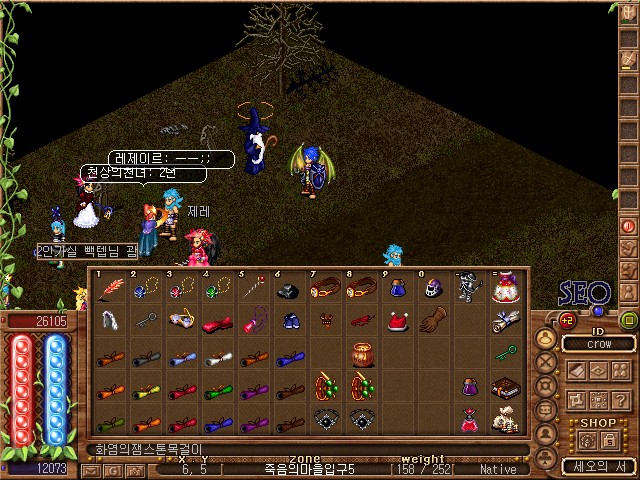The height and width of the screenshot is (480, 640).
Task: Open the brown spellbook item
Action: (504, 387)
